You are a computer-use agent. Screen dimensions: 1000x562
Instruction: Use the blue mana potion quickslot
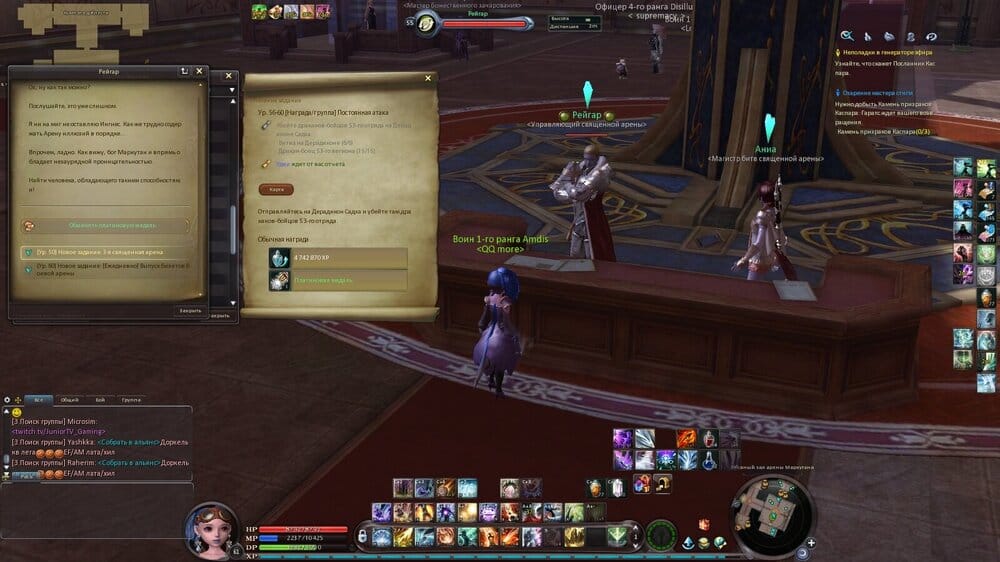pyautogui.click(x=709, y=459)
